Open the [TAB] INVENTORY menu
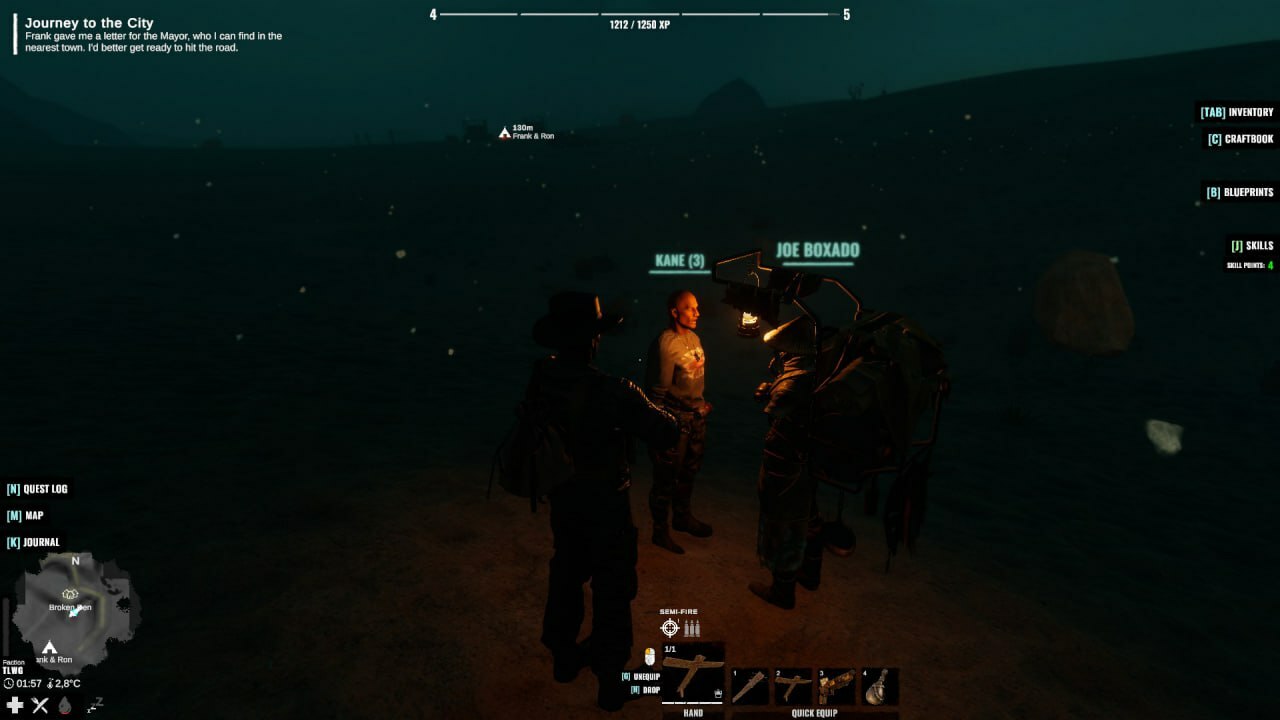Image resolution: width=1280 pixels, height=720 pixels. pos(1236,111)
